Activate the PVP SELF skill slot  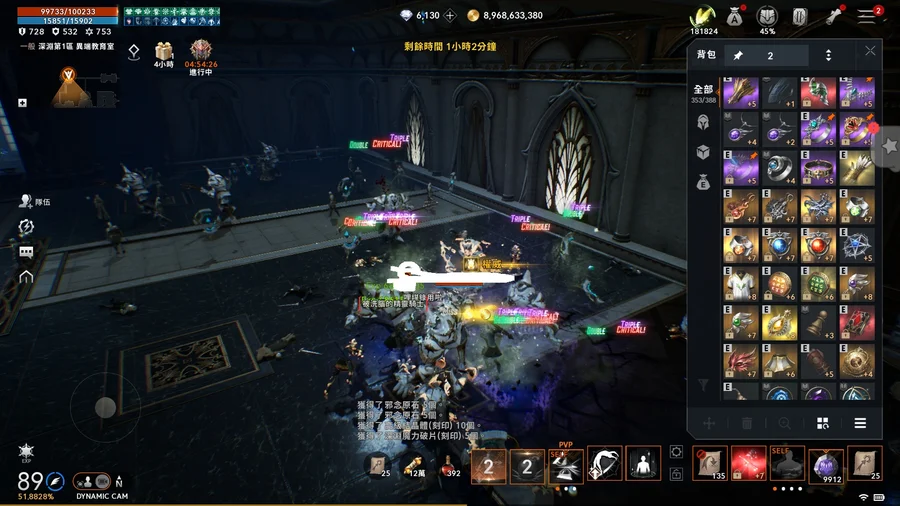pos(566,464)
